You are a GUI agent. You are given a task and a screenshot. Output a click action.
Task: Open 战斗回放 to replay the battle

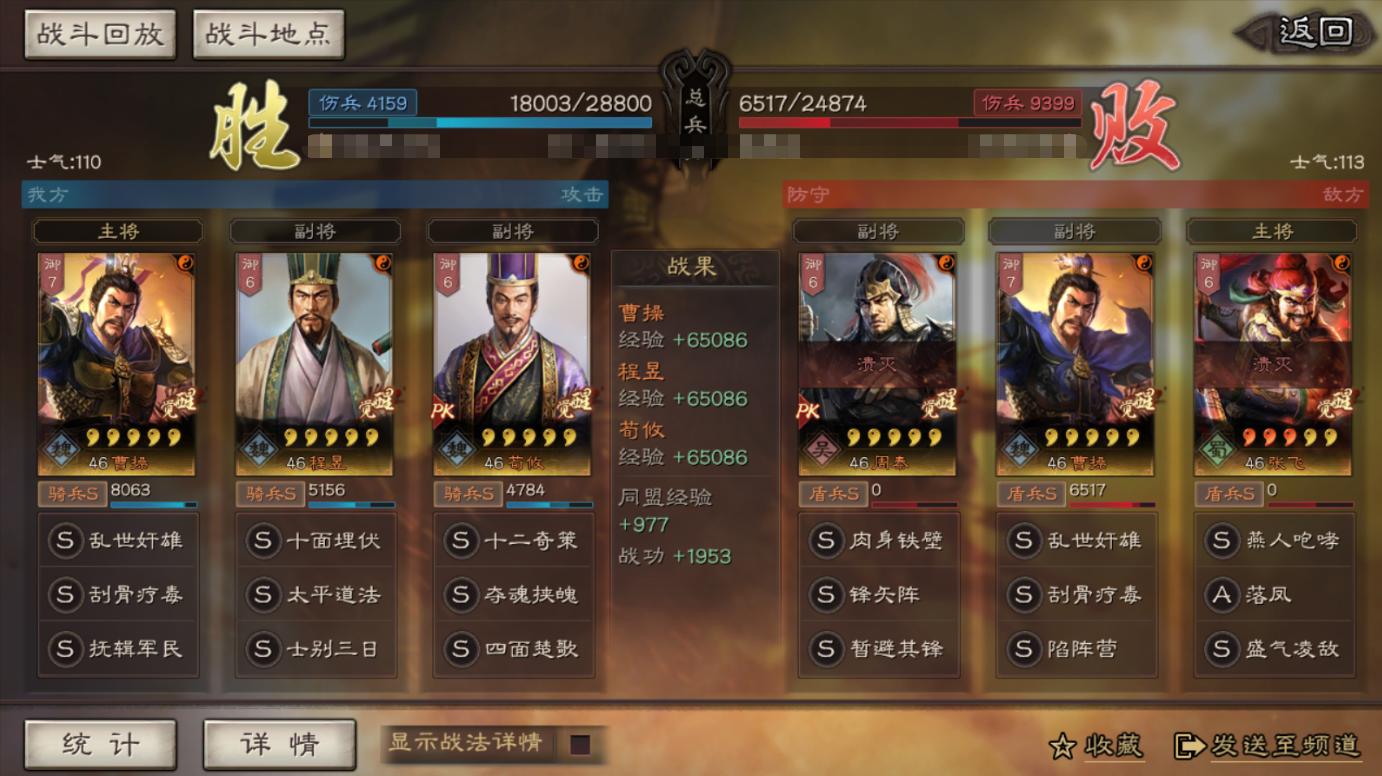coord(99,33)
